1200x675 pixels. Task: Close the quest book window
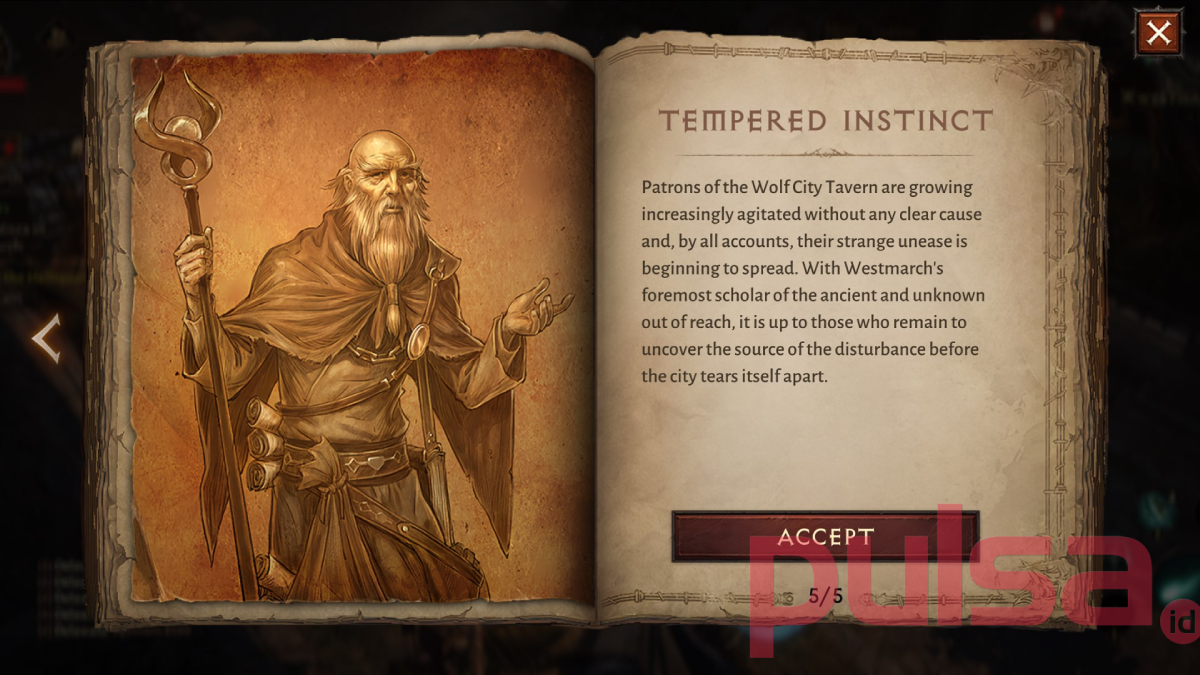(1158, 33)
